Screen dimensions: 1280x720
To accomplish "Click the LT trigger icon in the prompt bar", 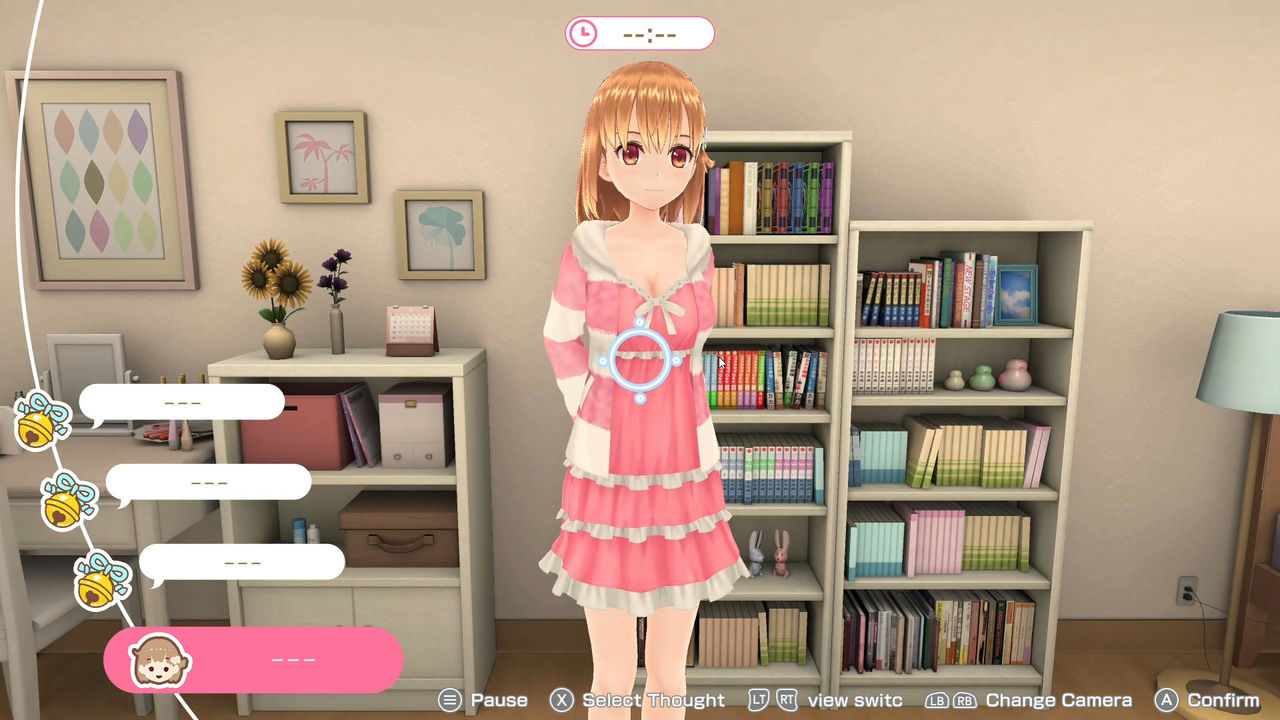I will pyautogui.click(x=761, y=700).
